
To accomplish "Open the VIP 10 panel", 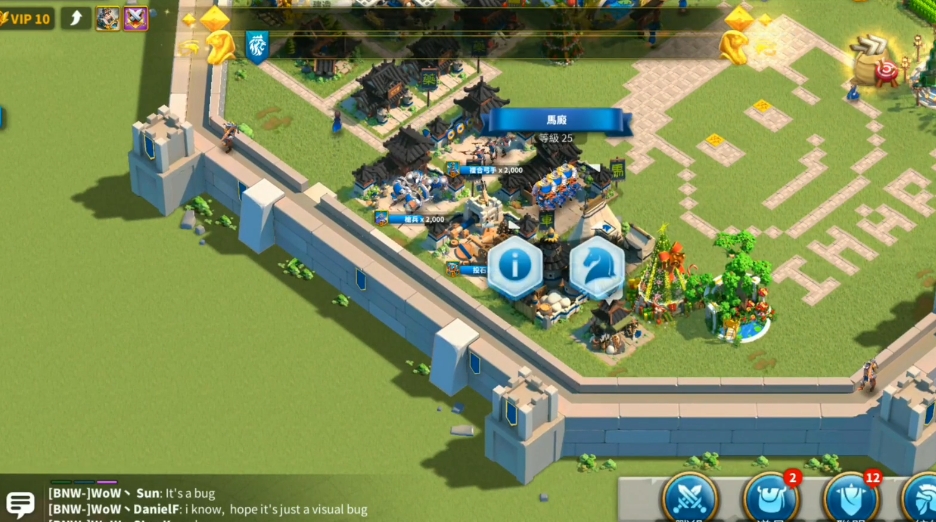I will click(x=27, y=18).
